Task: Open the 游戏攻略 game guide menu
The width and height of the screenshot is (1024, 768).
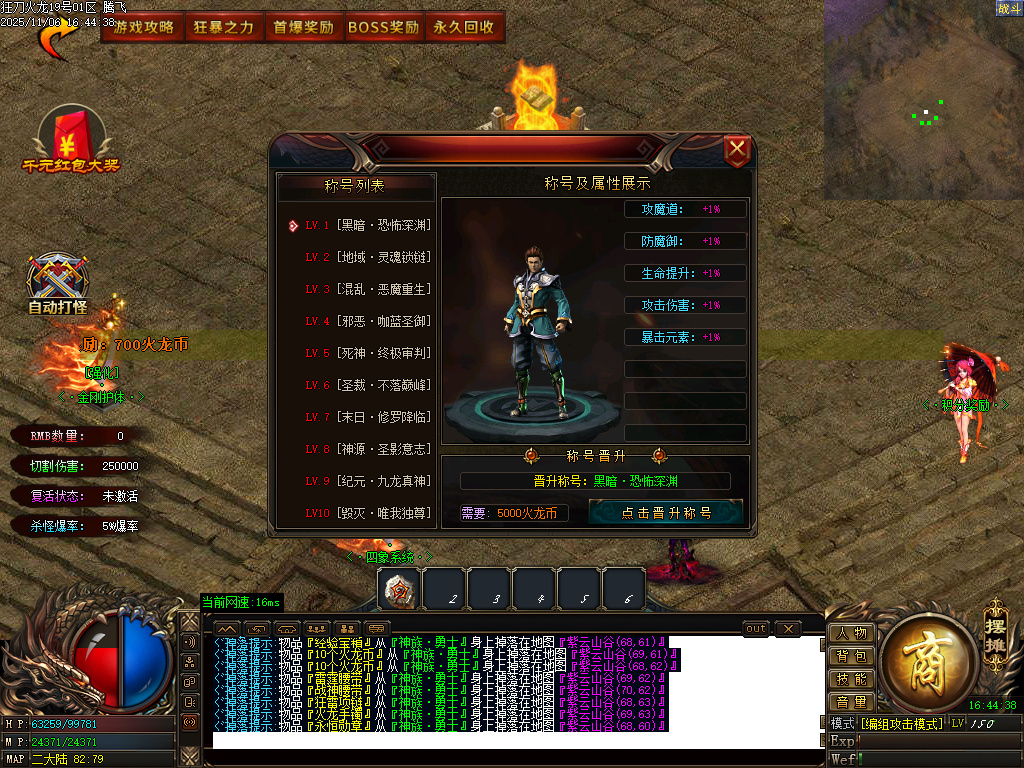Action: (x=144, y=28)
